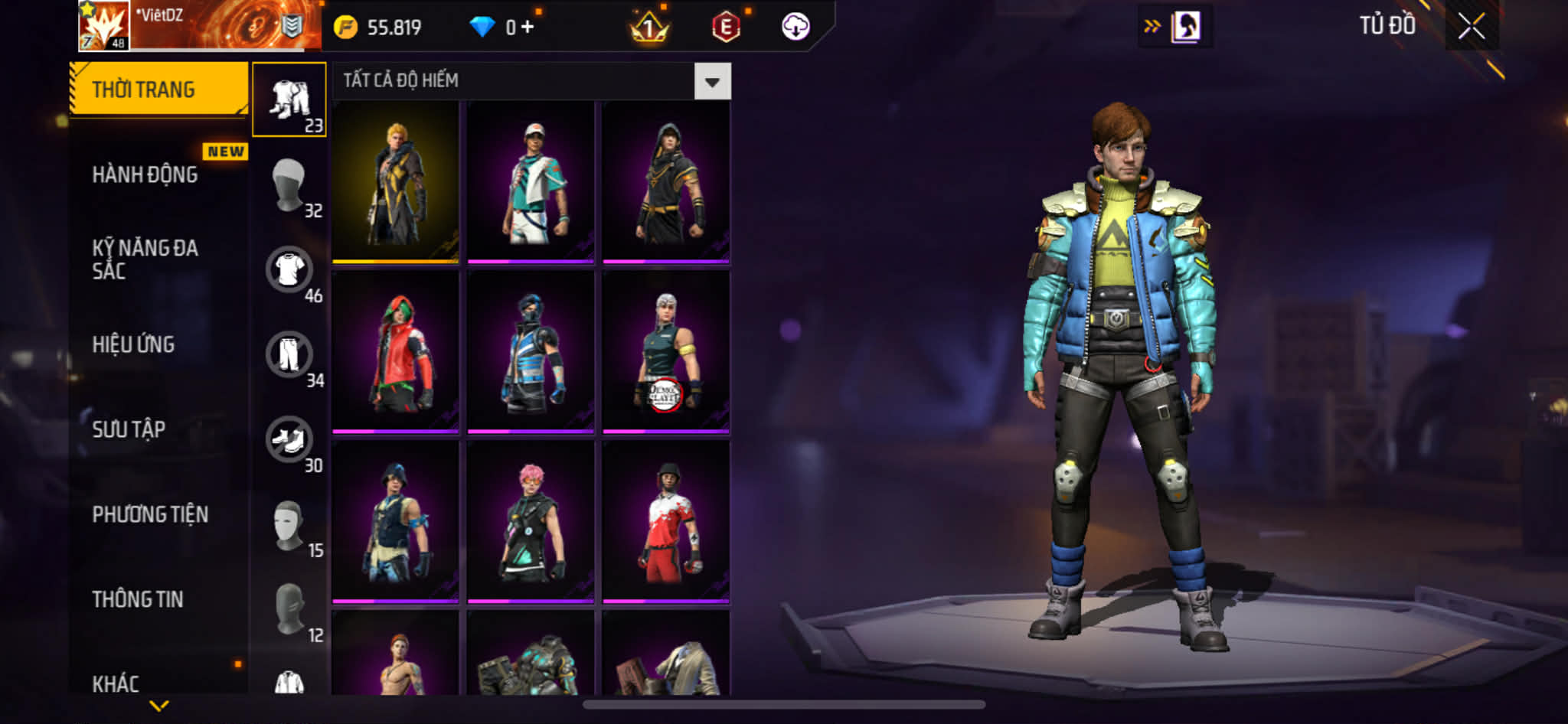The height and width of the screenshot is (724, 1568).
Task: Switch to Kỹ Năng Đa Sắc tab
Action: click(x=145, y=259)
